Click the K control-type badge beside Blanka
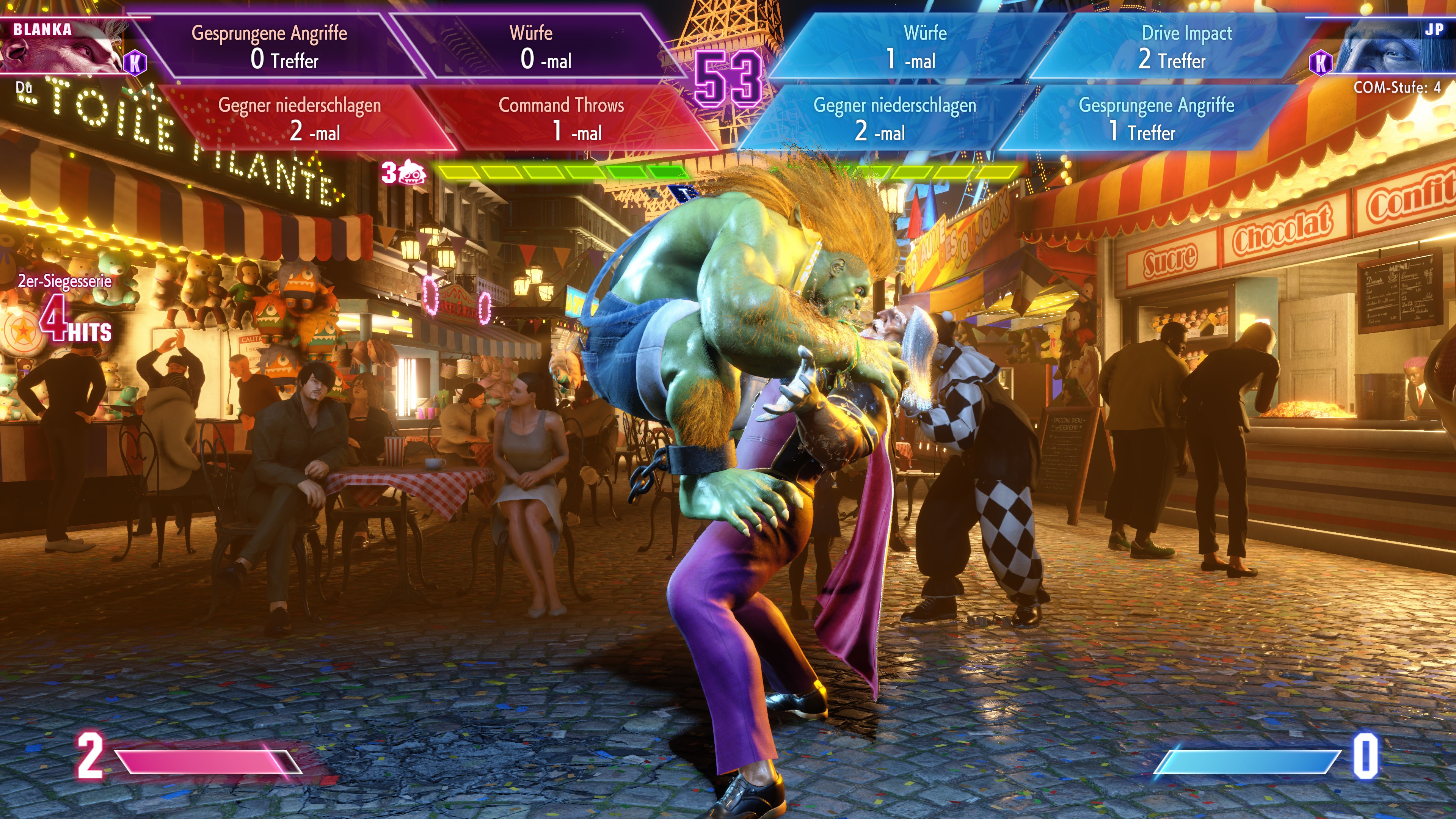This screenshot has width=1456, height=819. [135, 63]
